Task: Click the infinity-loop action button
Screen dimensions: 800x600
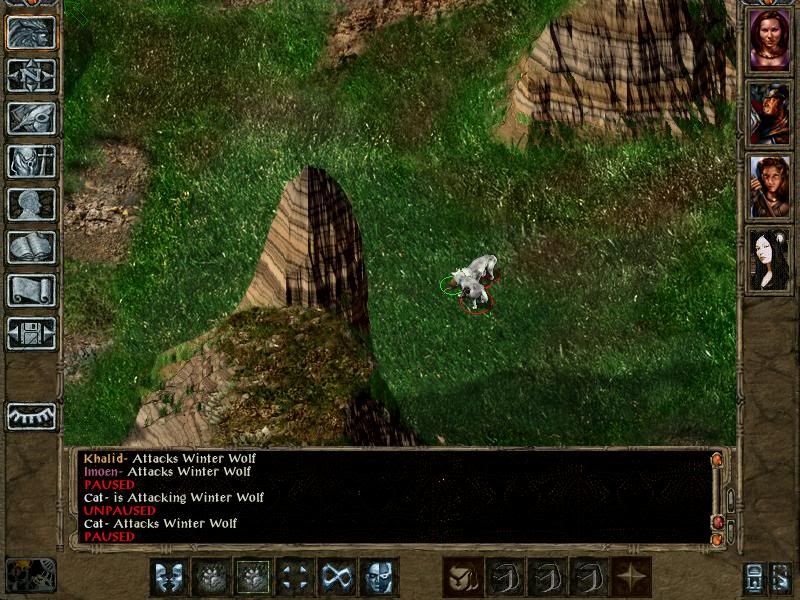Action: coord(337,577)
